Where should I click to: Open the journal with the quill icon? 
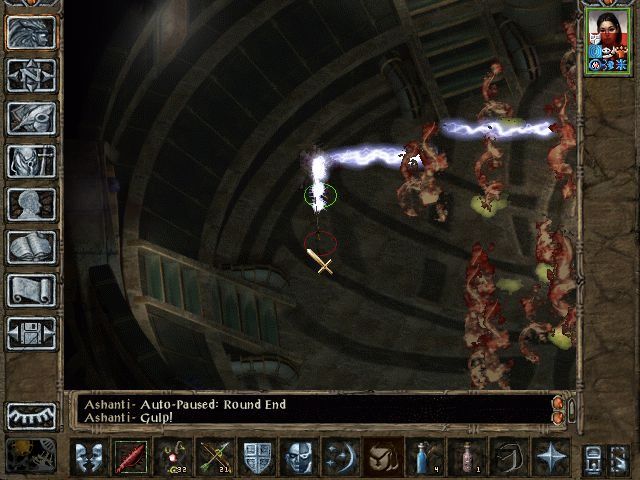pyautogui.click(x=31, y=118)
